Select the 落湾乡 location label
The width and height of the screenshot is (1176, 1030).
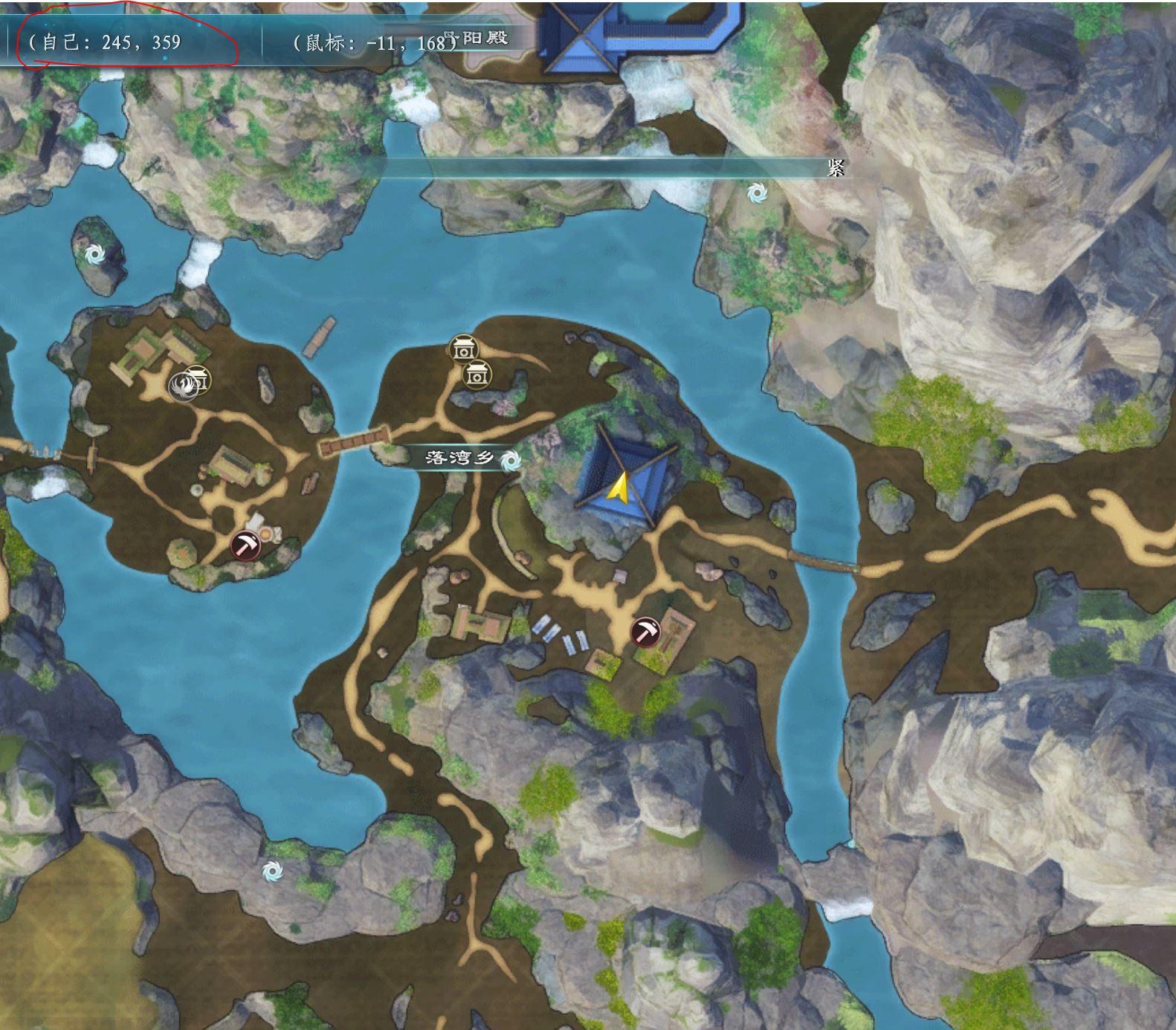click(x=459, y=458)
